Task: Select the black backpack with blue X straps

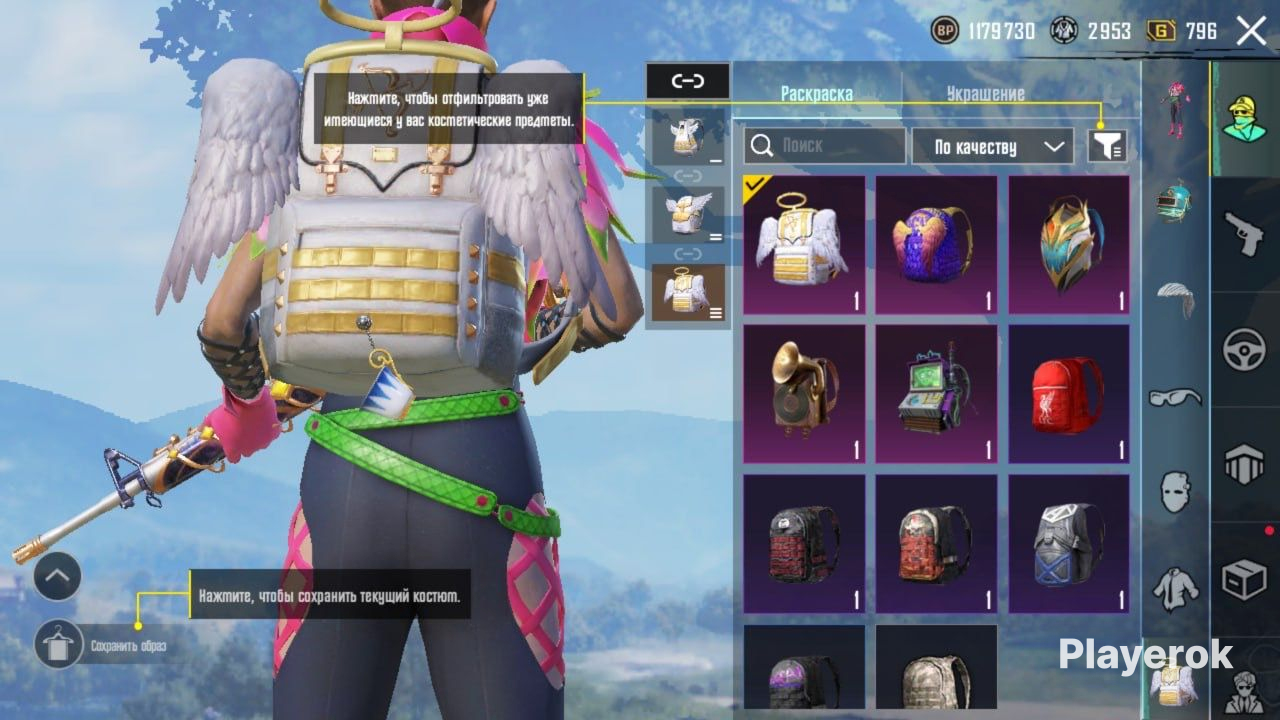Action: pos(1068,543)
